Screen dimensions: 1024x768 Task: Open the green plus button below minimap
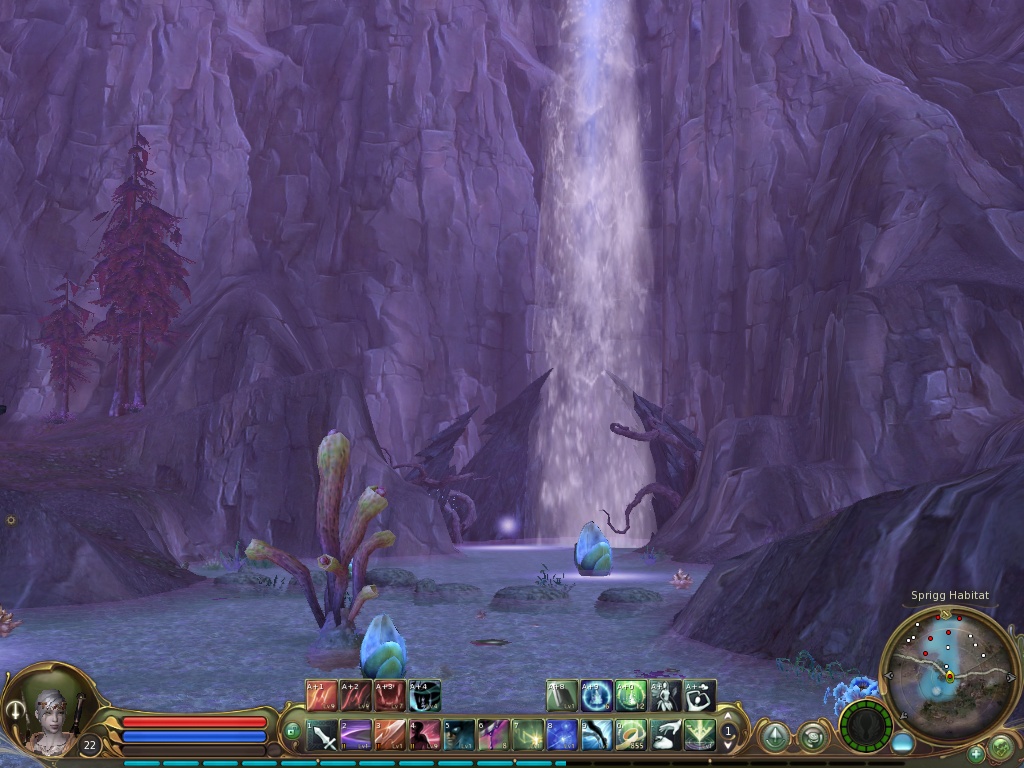coord(976,754)
